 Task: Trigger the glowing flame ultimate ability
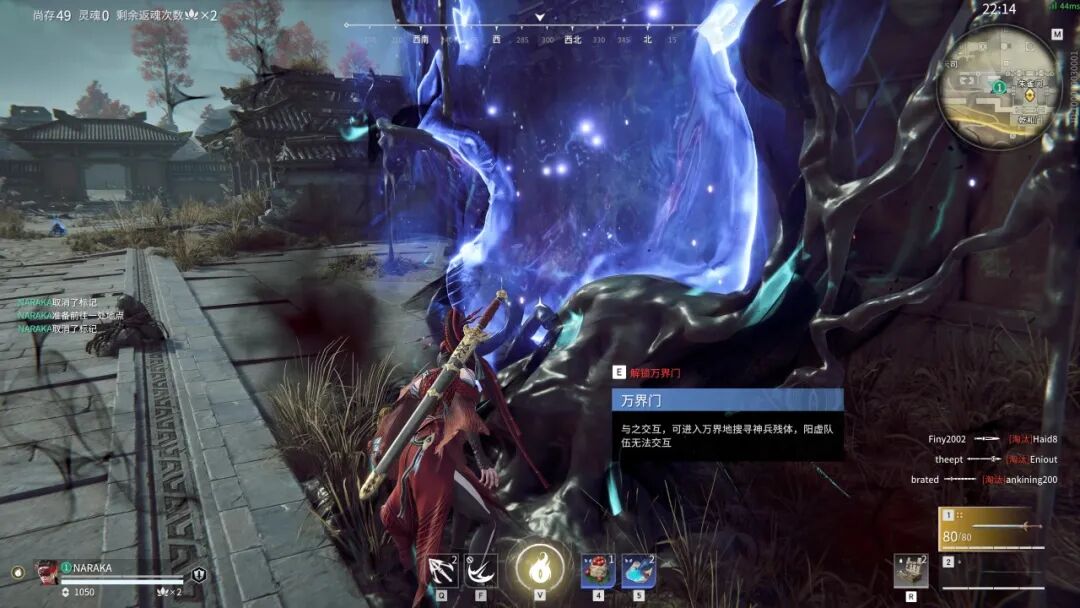(539, 569)
